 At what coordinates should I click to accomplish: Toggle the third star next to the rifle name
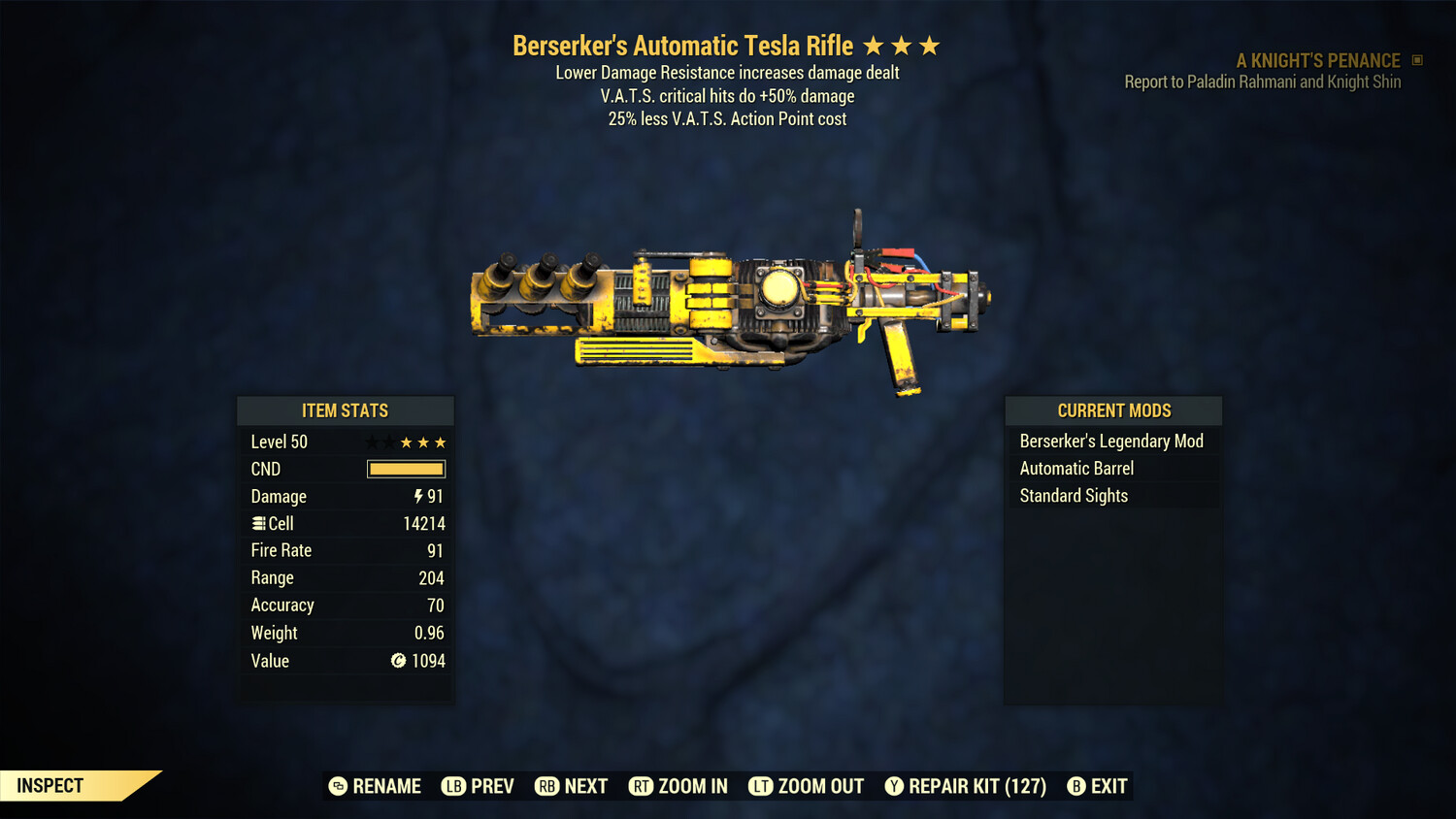[x=929, y=45]
